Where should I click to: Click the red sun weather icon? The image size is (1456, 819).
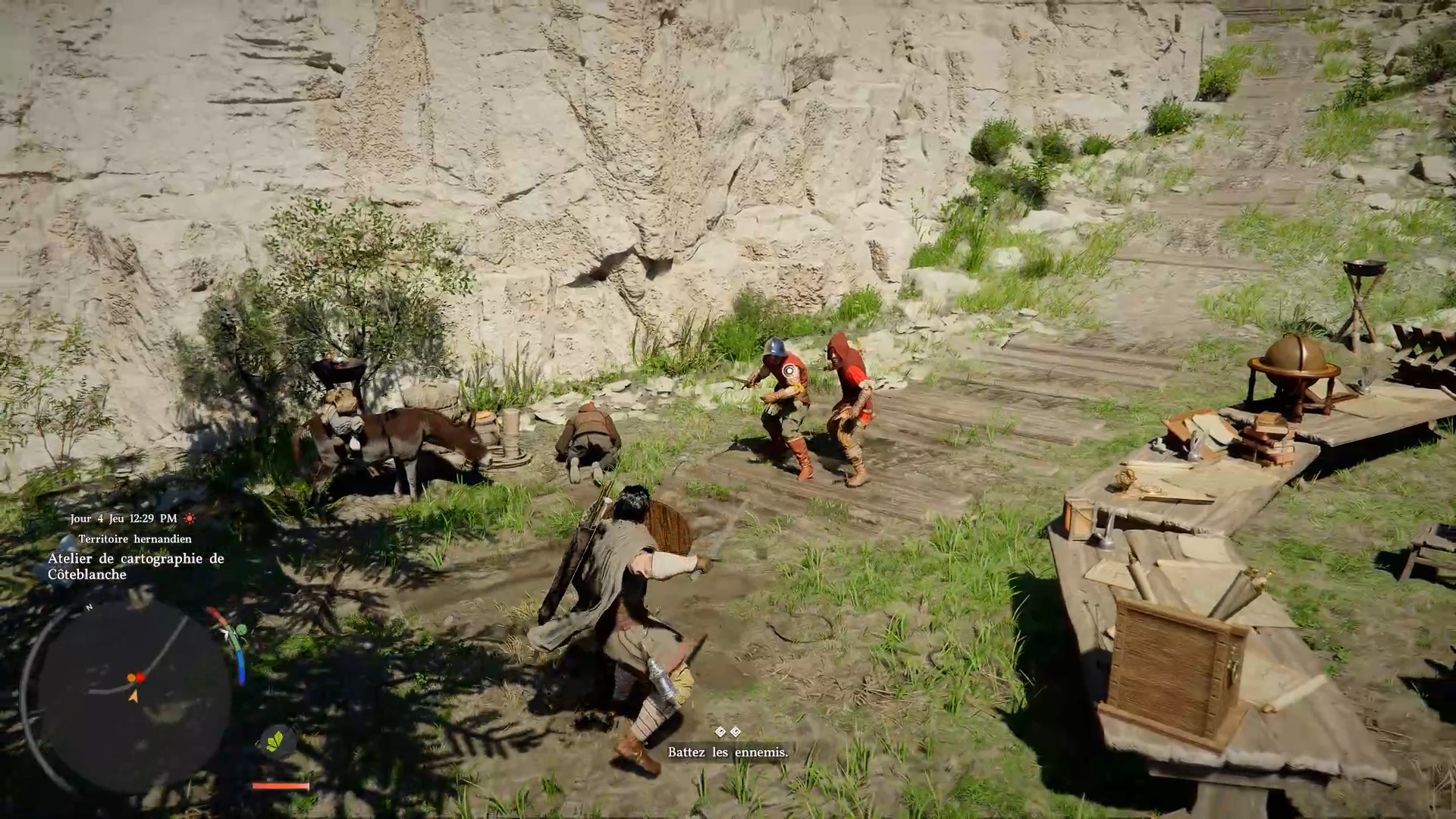189,519
